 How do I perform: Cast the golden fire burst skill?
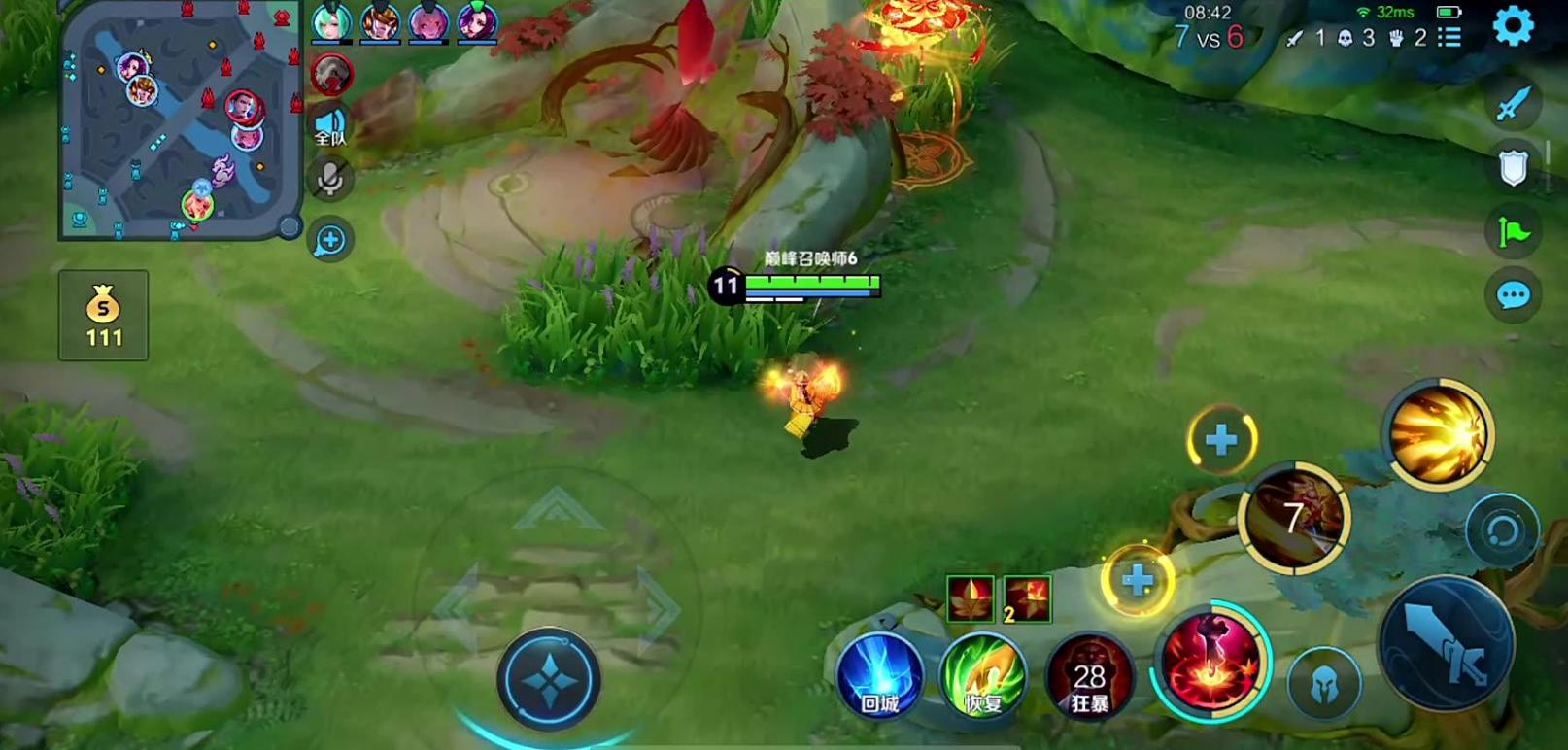coord(1438,433)
